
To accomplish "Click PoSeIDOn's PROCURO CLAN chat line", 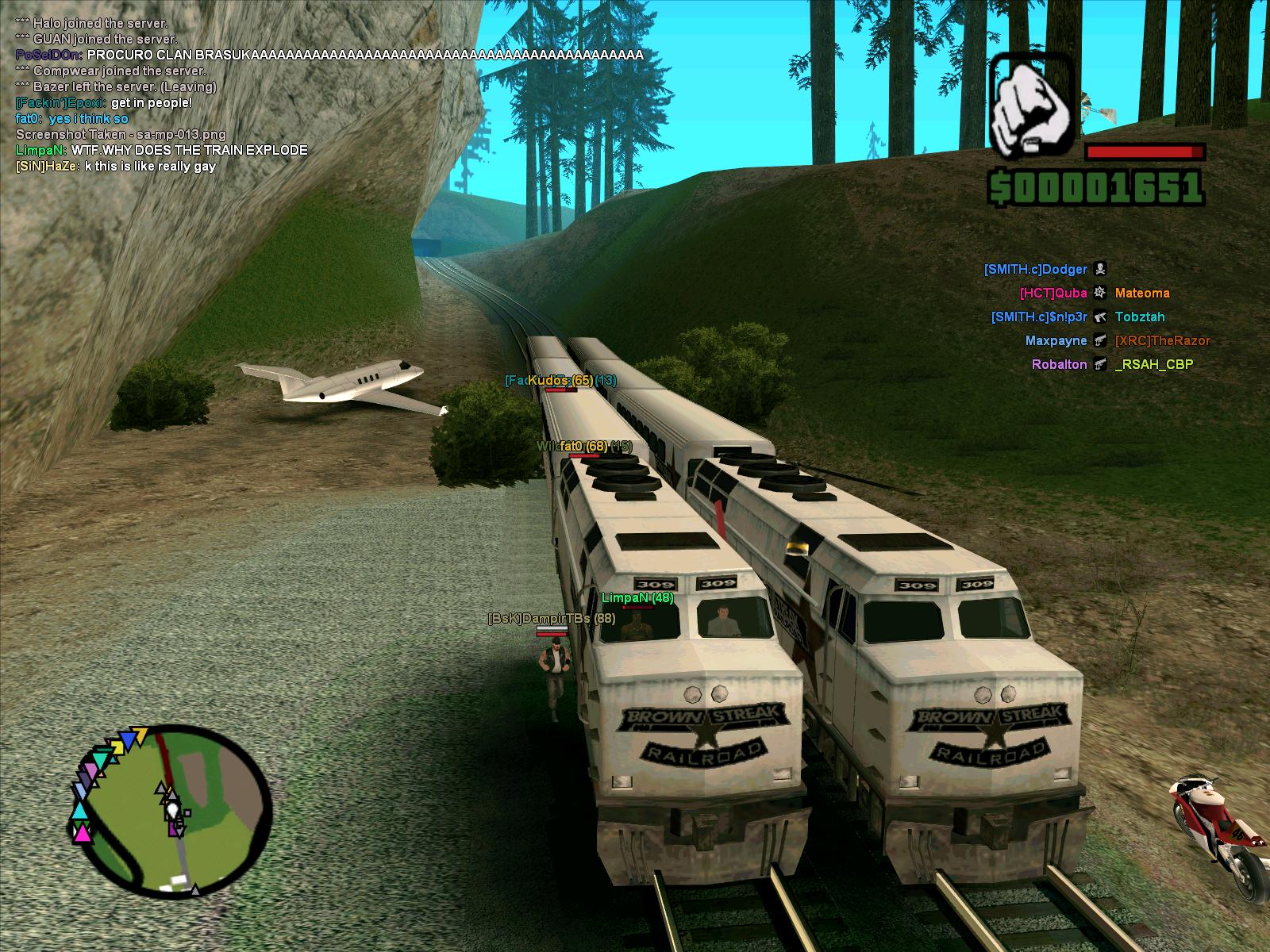I will (329, 56).
